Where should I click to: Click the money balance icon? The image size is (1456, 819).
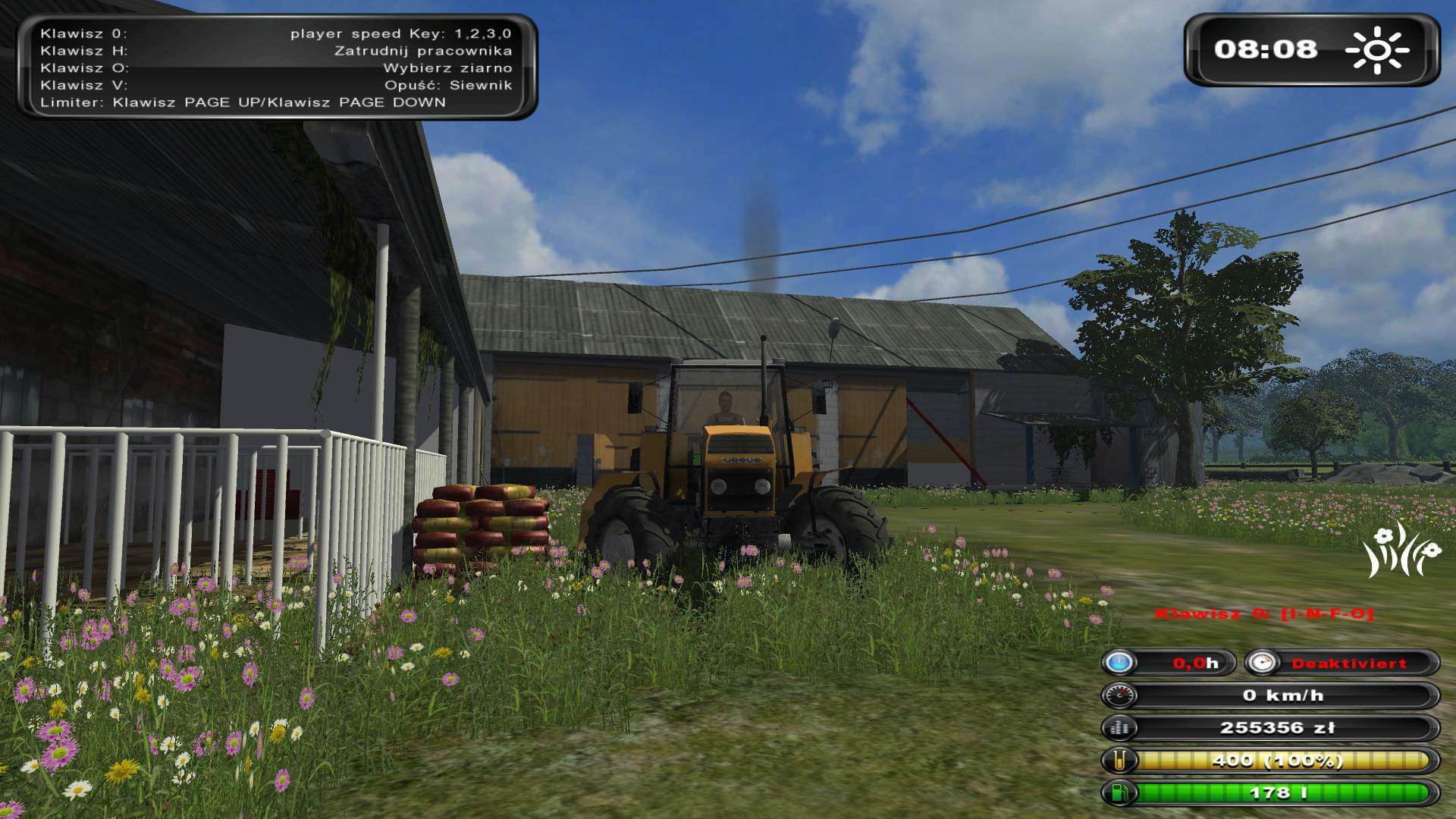[1119, 728]
